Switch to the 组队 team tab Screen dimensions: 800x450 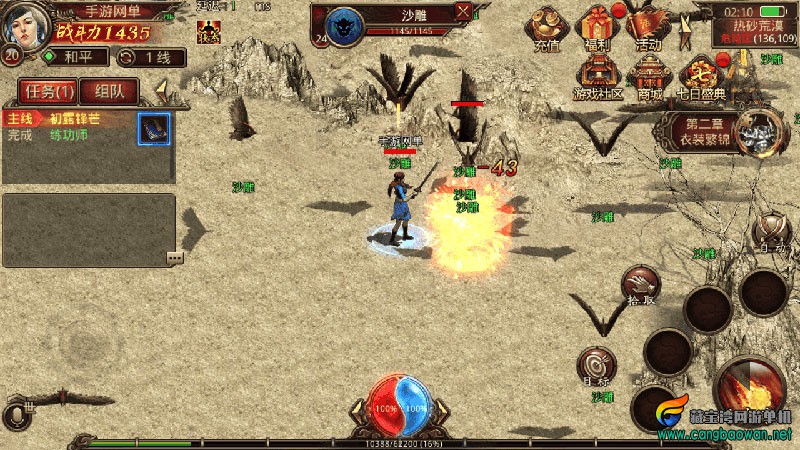pos(108,92)
